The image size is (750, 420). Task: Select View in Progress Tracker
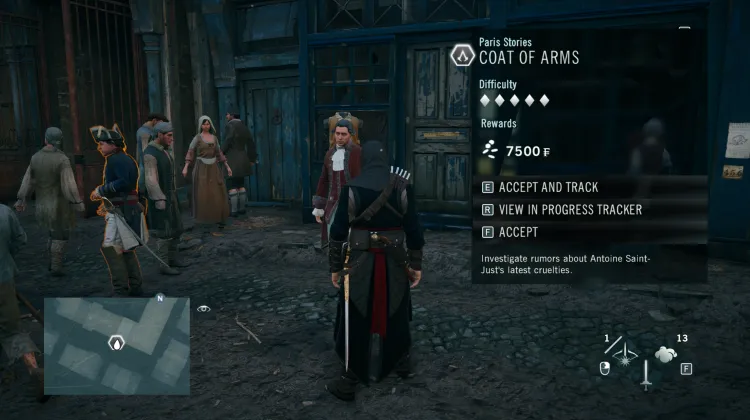tap(561, 210)
